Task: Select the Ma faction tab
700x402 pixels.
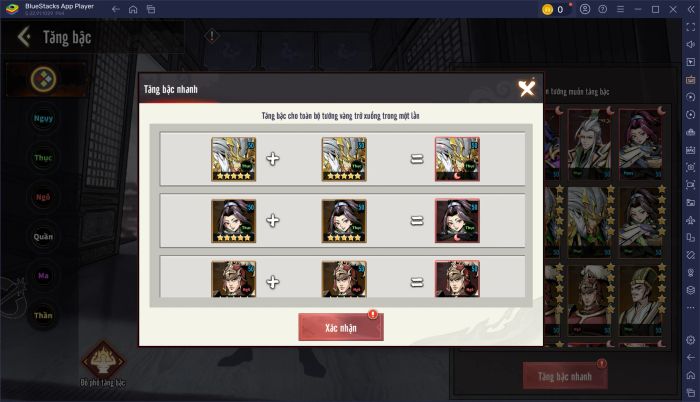Action: click(x=44, y=275)
